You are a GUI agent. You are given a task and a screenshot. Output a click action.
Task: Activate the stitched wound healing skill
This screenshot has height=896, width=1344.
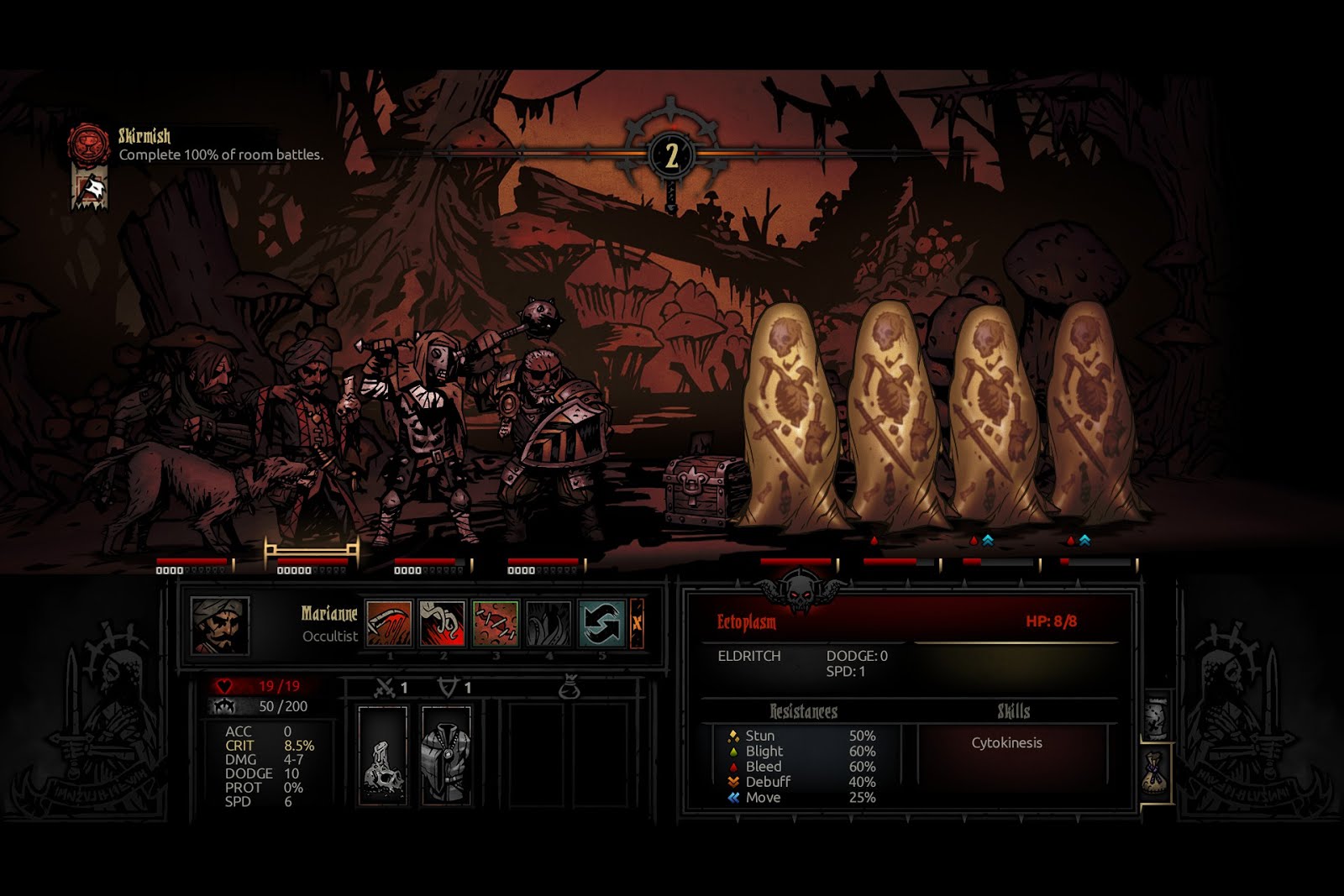pos(495,623)
